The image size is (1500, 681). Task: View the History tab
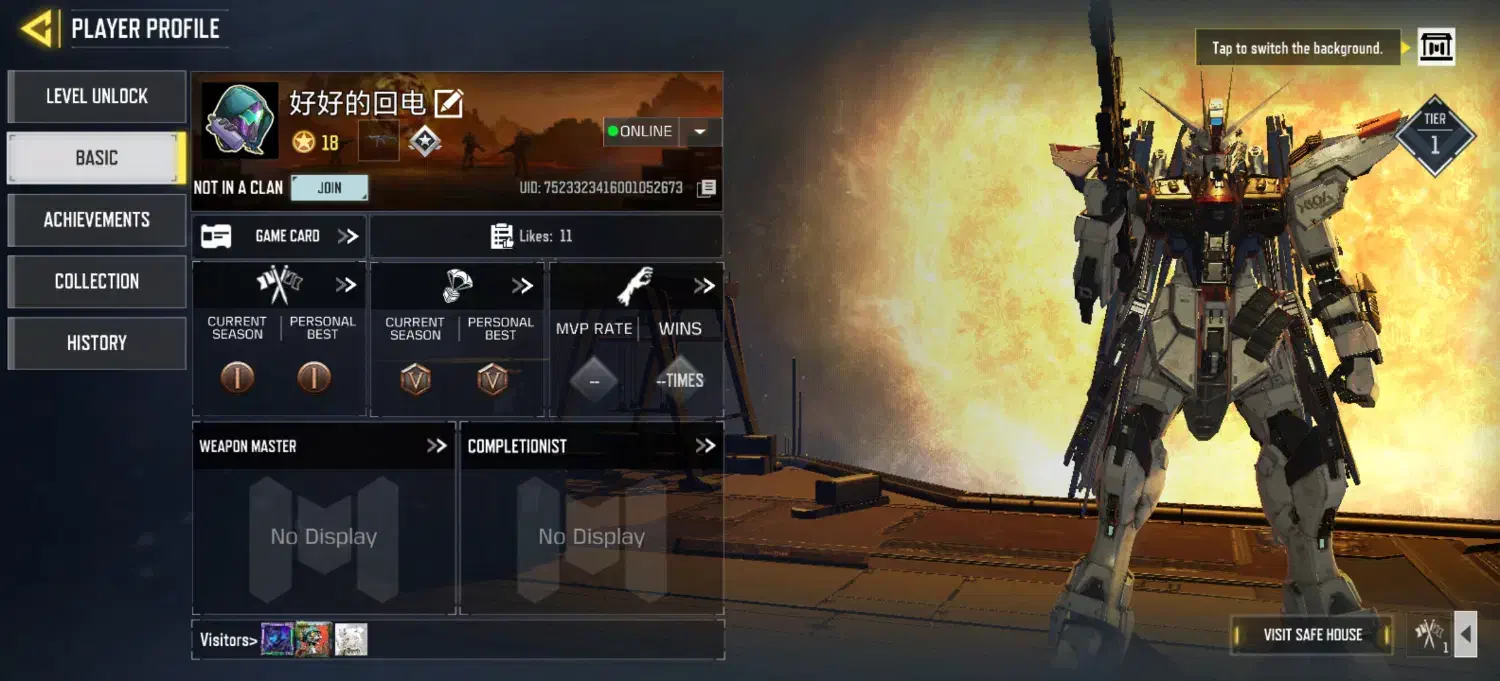point(97,343)
